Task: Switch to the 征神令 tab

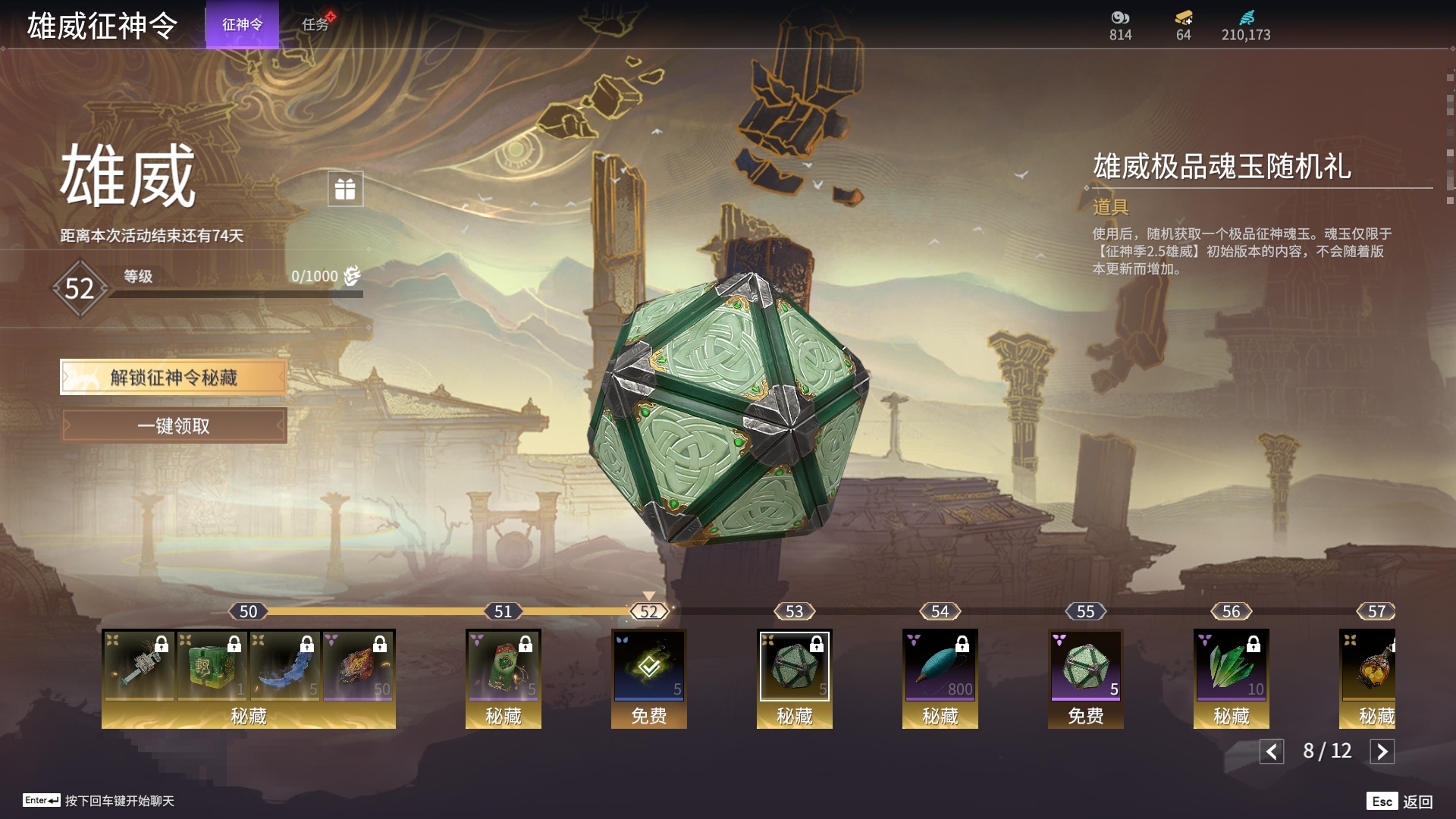Action: point(242,24)
